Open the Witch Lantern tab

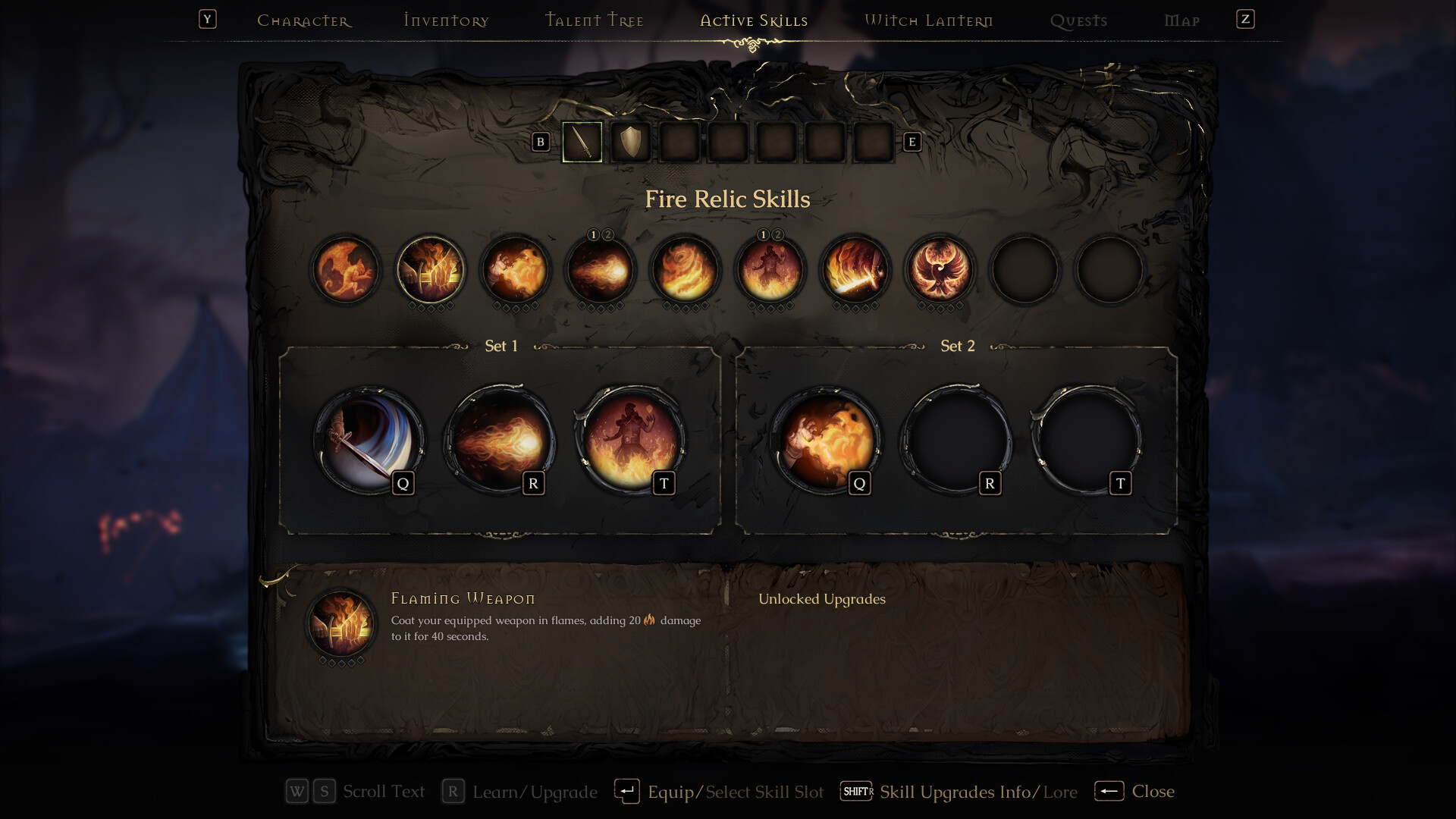click(x=929, y=20)
